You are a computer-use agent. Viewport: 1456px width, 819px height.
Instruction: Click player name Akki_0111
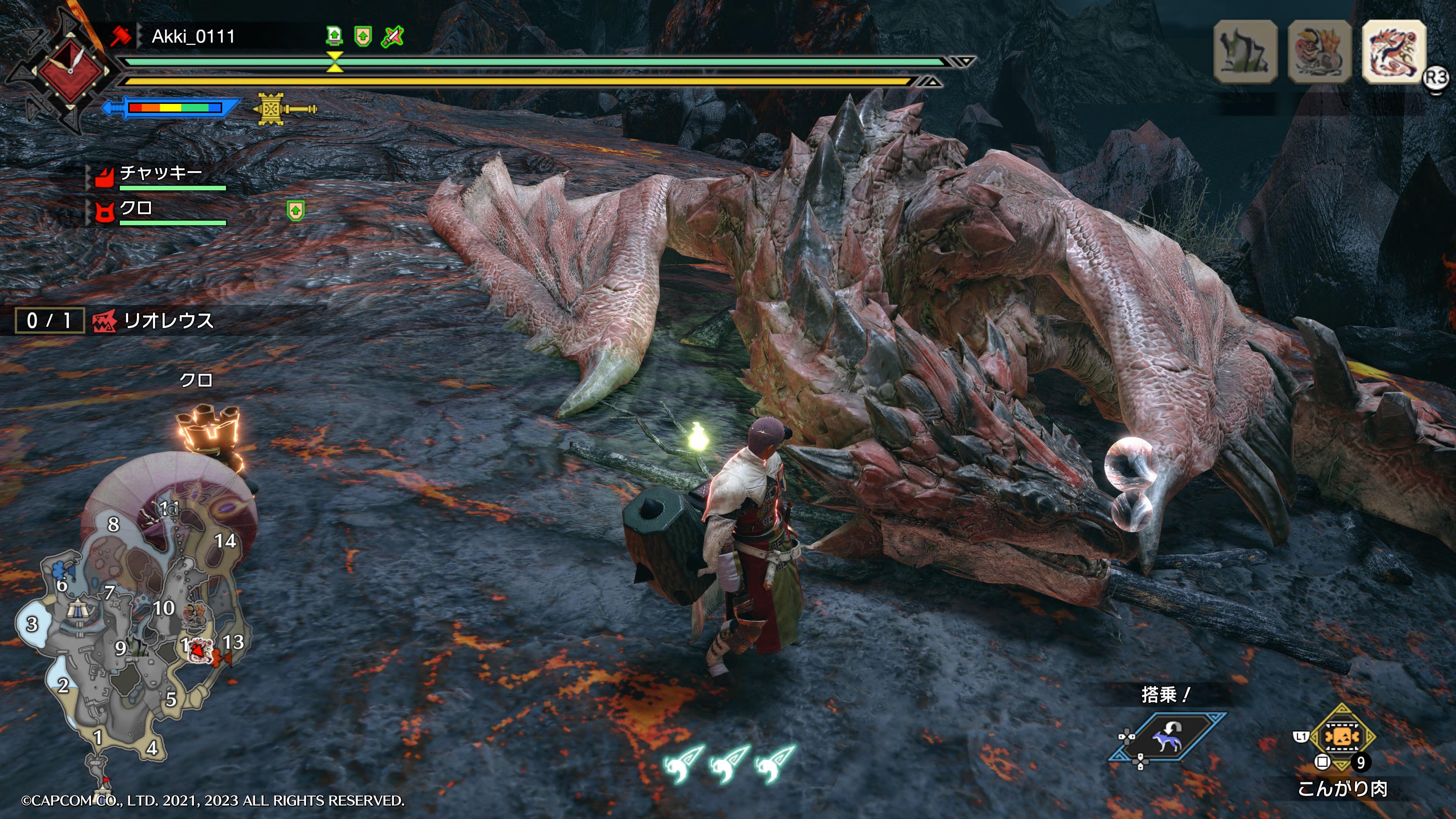point(193,37)
